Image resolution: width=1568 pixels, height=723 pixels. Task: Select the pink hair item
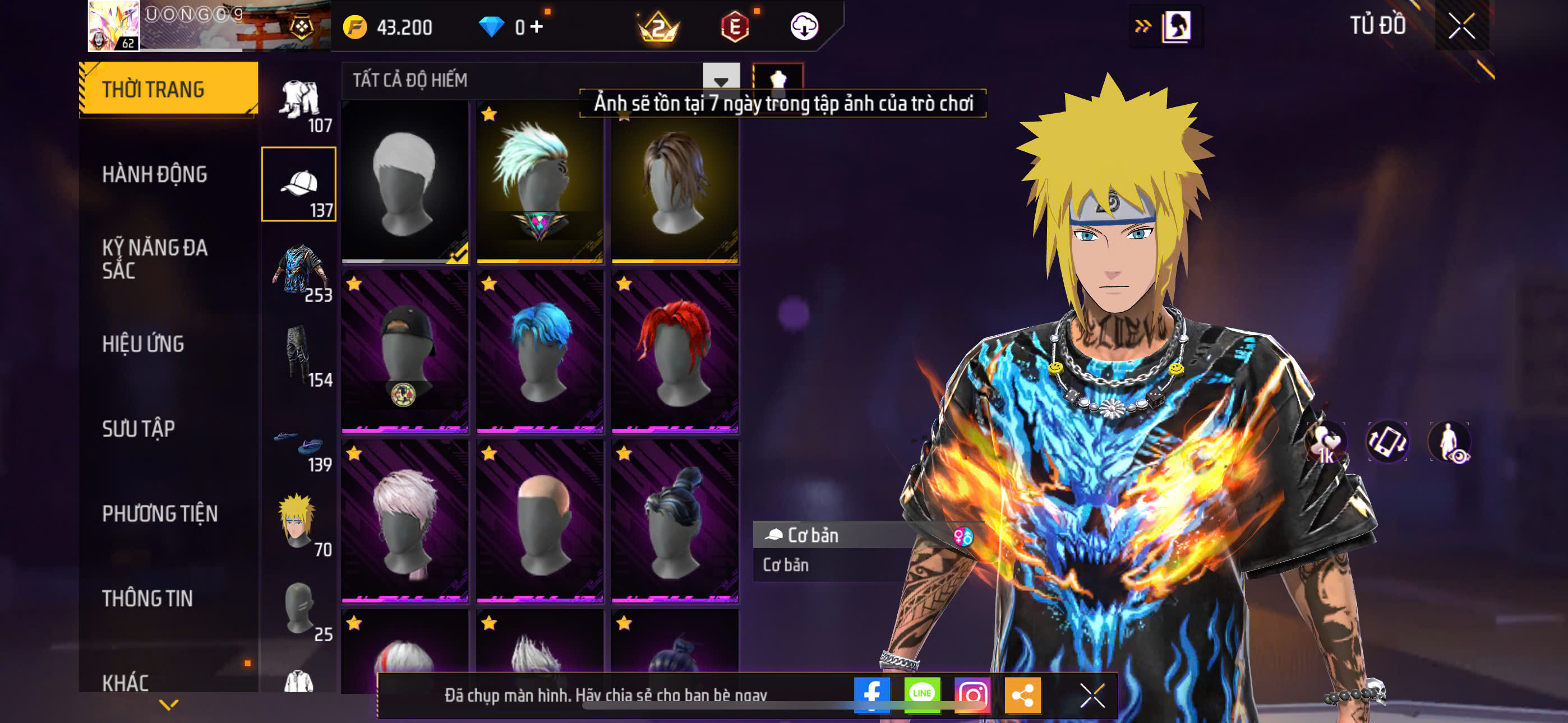click(x=405, y=522)
